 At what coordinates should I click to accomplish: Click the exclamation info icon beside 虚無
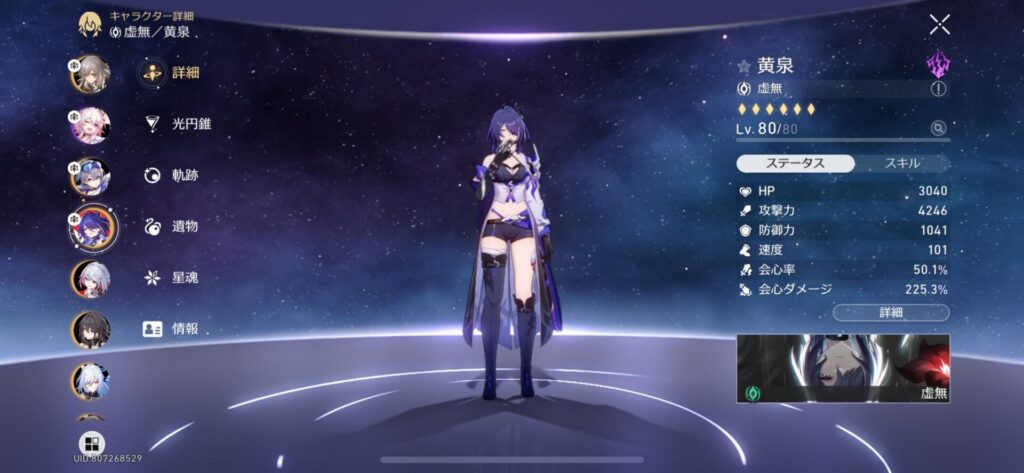coord(938,89)
